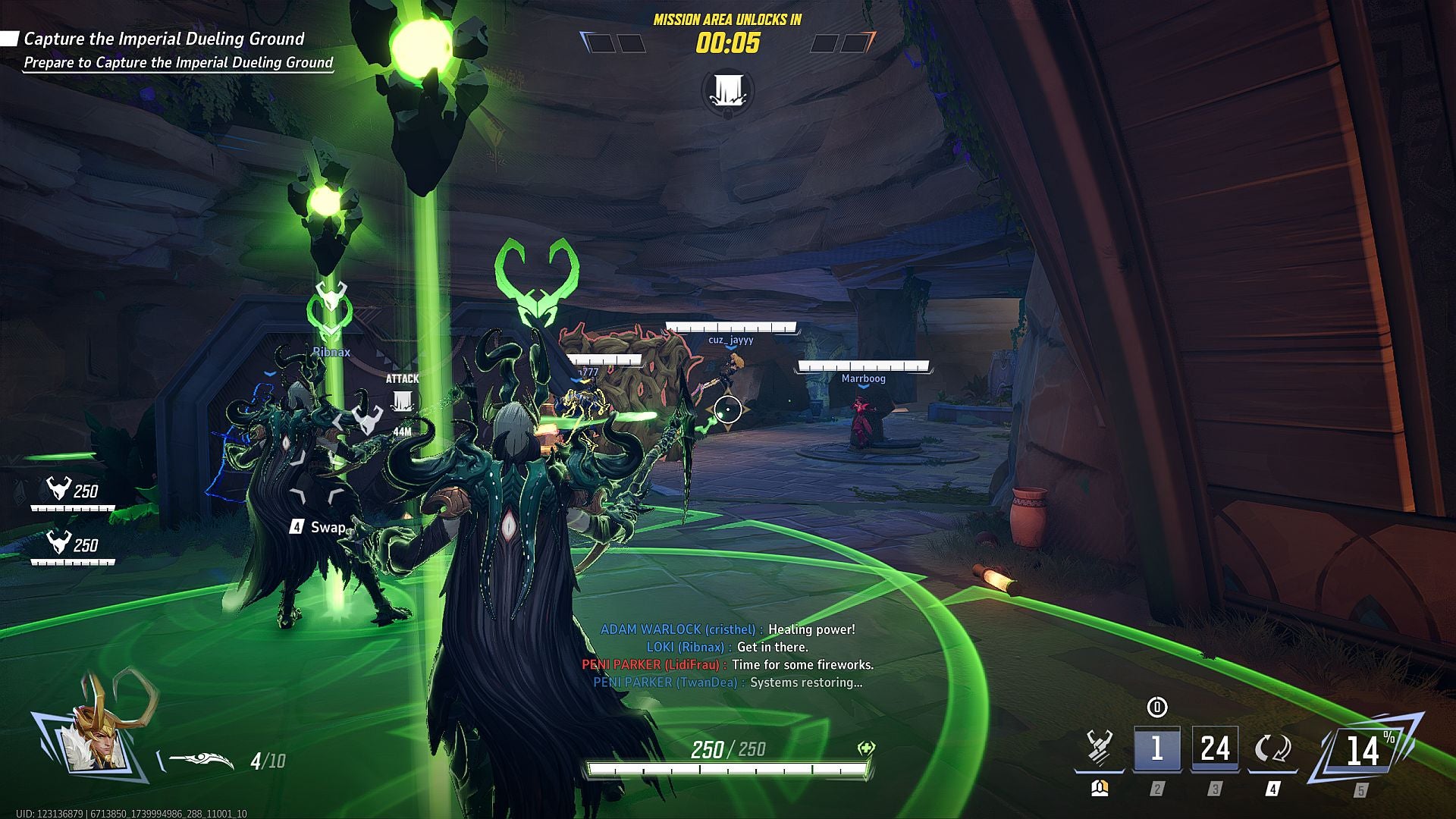Click the objective 'Capture the Imperial Dueling Ground'
1456x819 pixels.
(163, 40)
